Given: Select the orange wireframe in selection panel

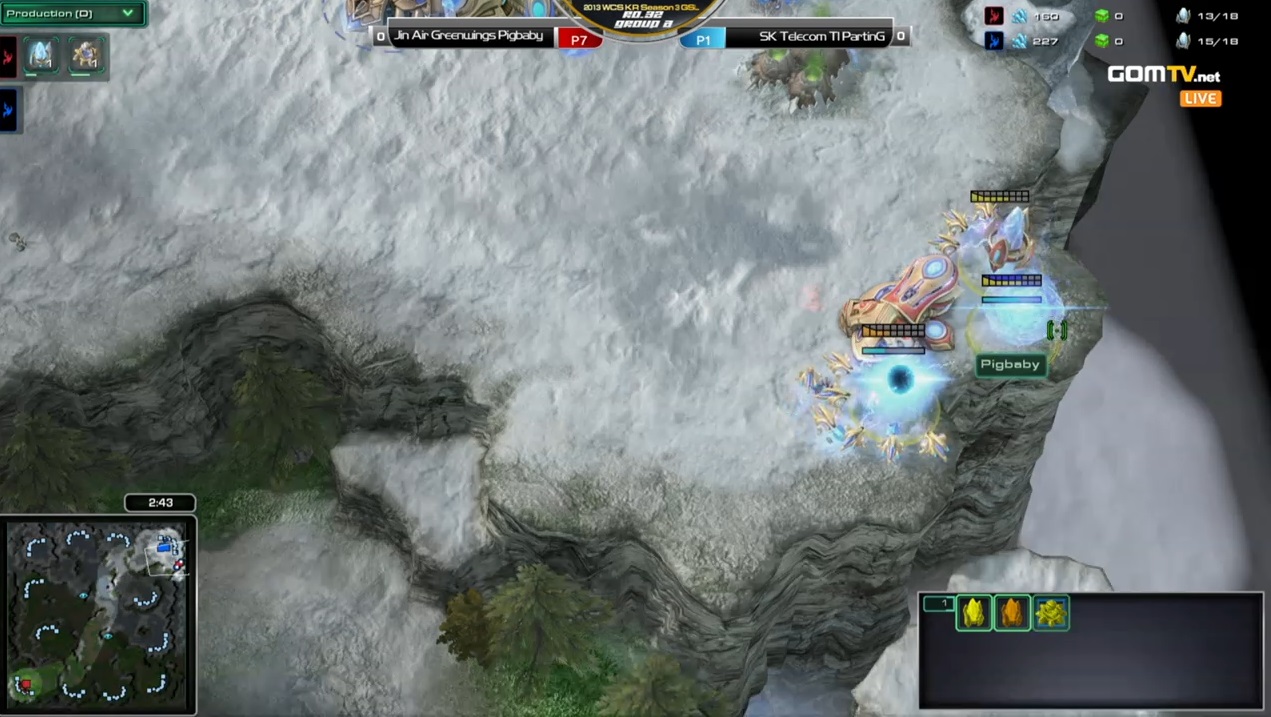Looking at the screenshot, I should [x=1012, y=613].
